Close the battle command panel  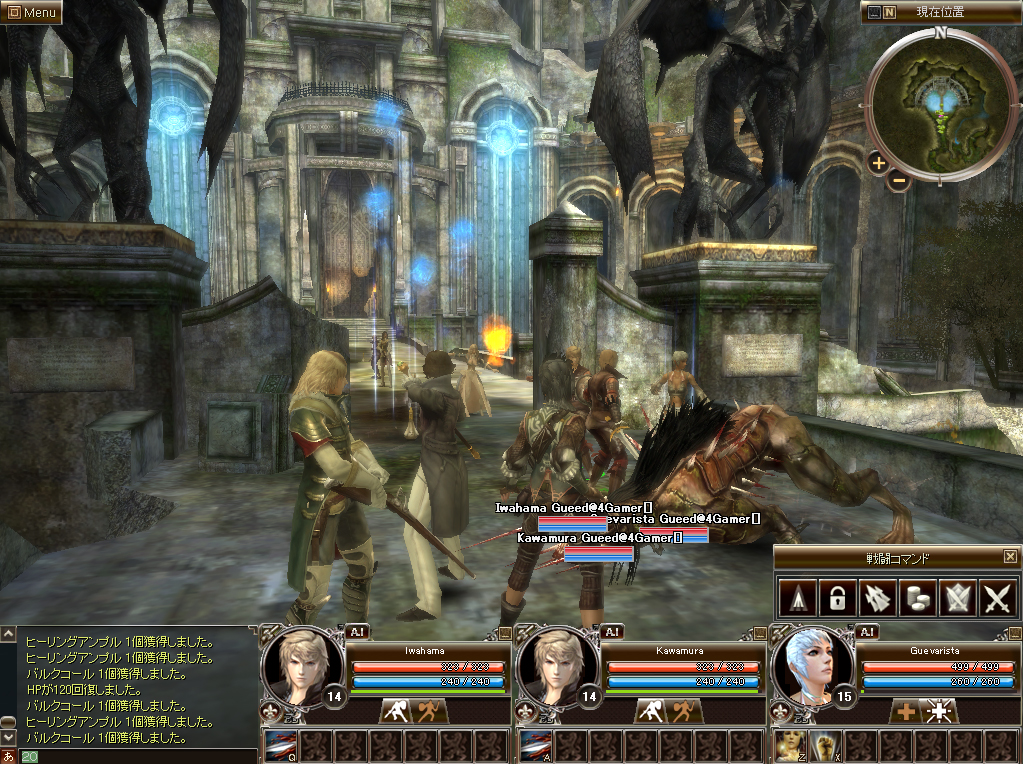click(x=1010, y=557)
